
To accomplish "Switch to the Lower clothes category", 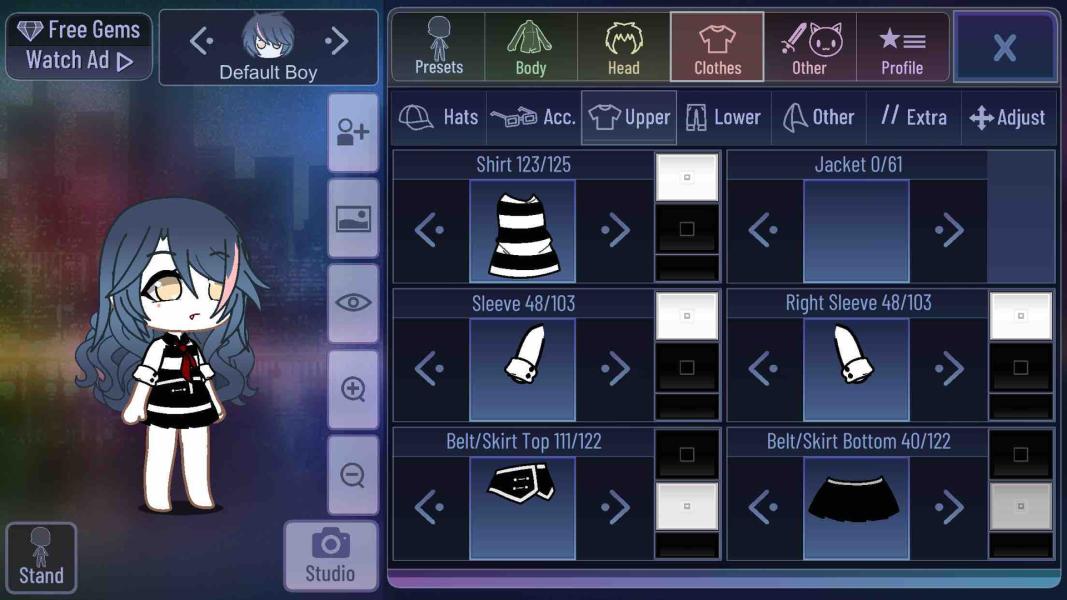I will (x=723, y=117).
